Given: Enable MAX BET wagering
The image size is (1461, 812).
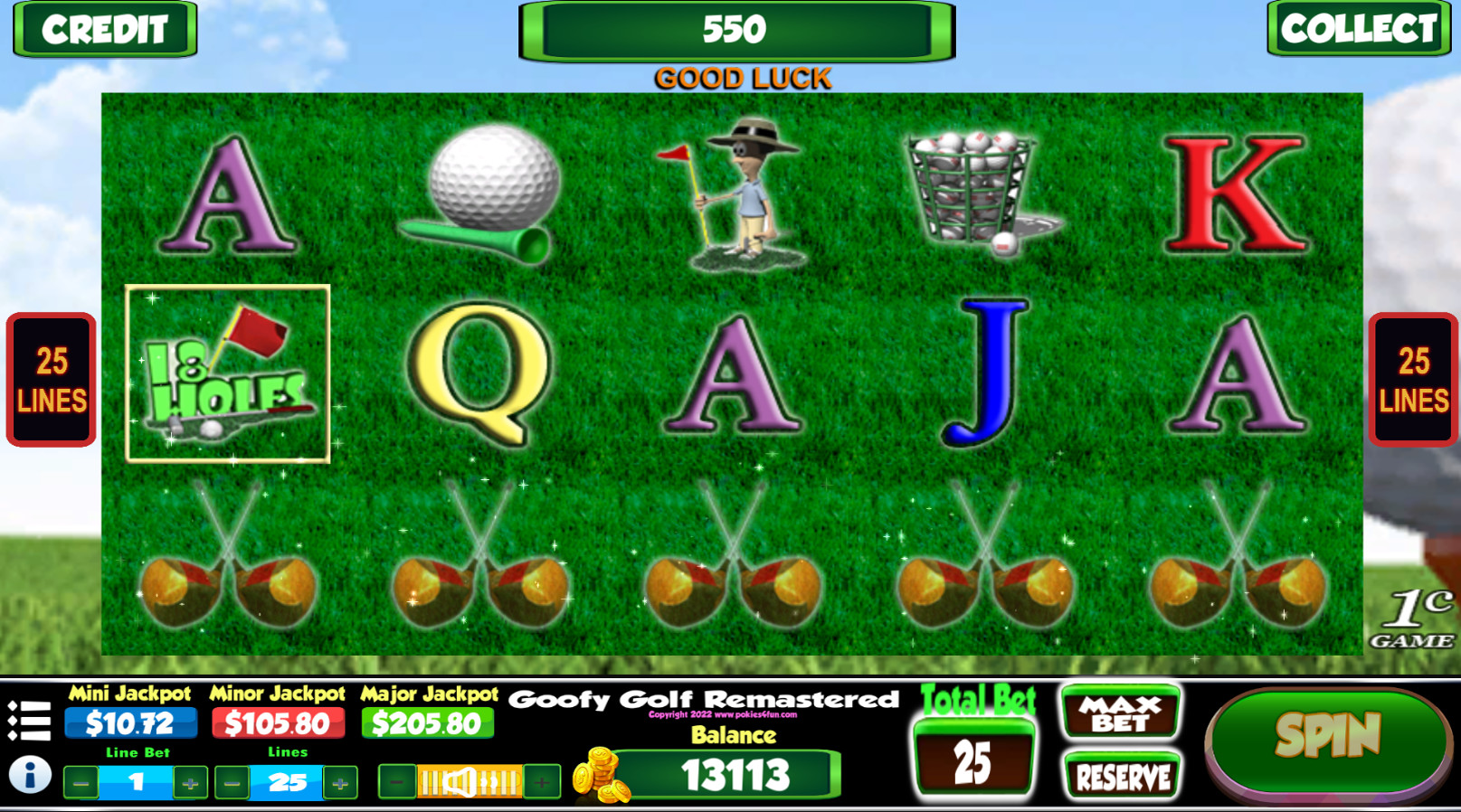Looking at the screenshot, I should click(1122, 713).
